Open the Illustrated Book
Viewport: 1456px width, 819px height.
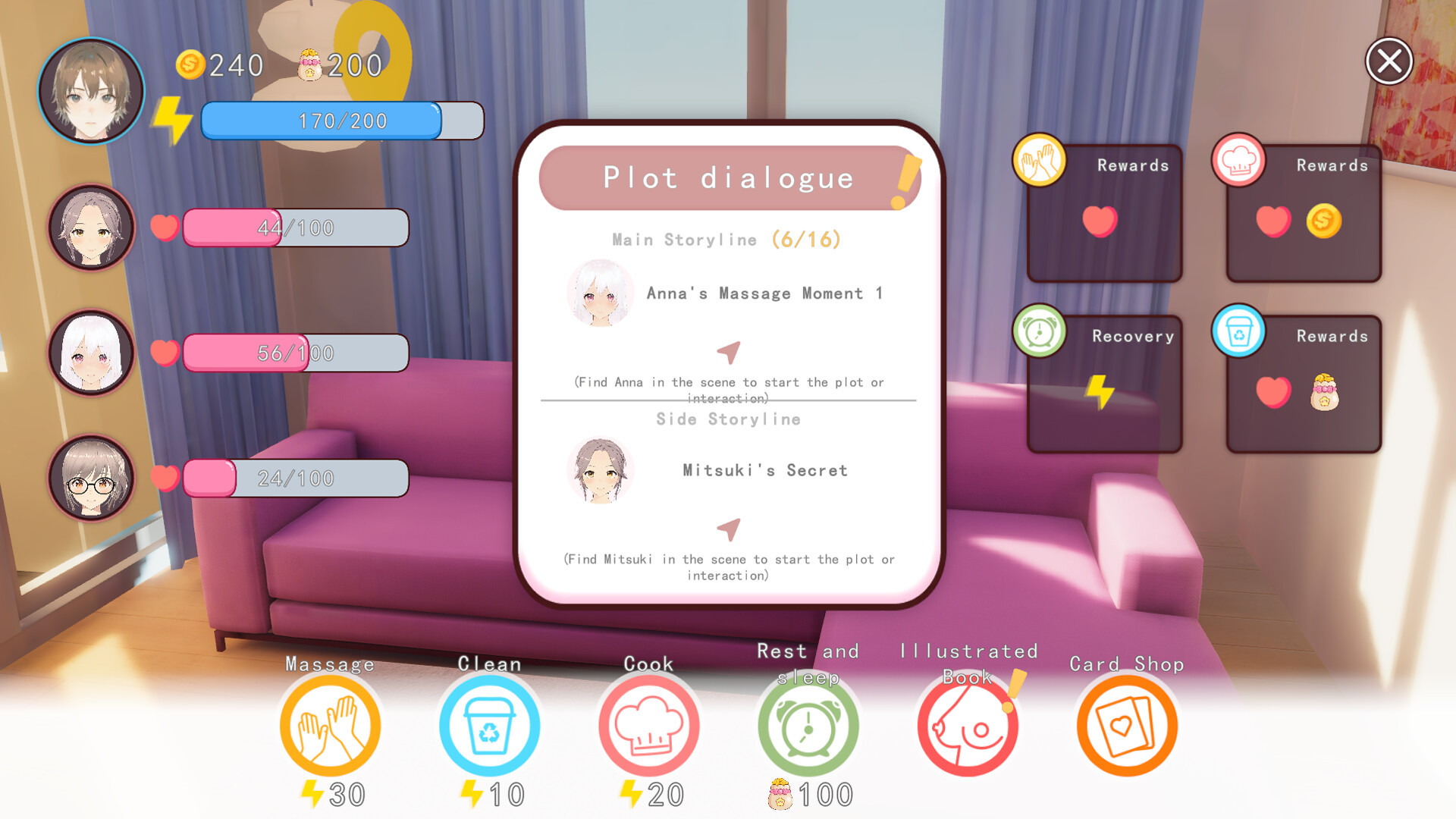pos(968,726)
